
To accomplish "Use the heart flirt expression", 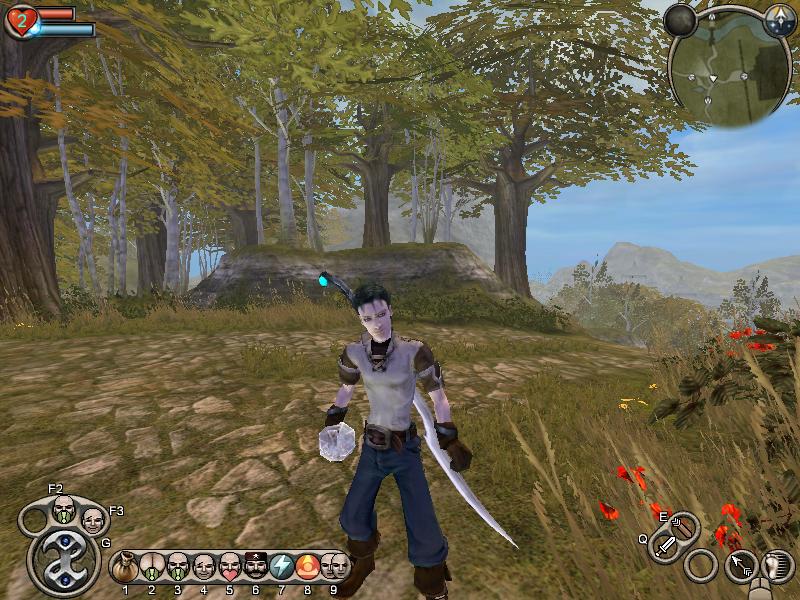I will (229, 567).
